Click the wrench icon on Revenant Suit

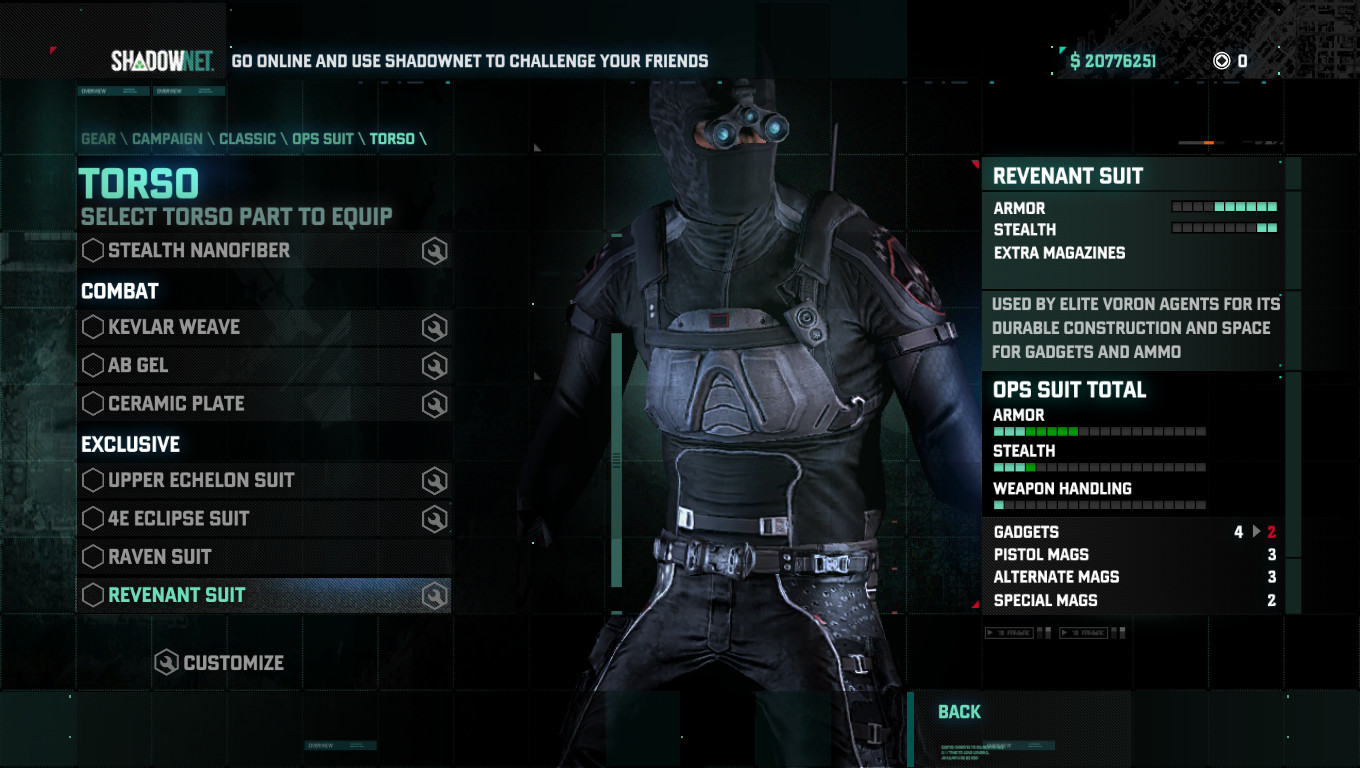[434, 594]
